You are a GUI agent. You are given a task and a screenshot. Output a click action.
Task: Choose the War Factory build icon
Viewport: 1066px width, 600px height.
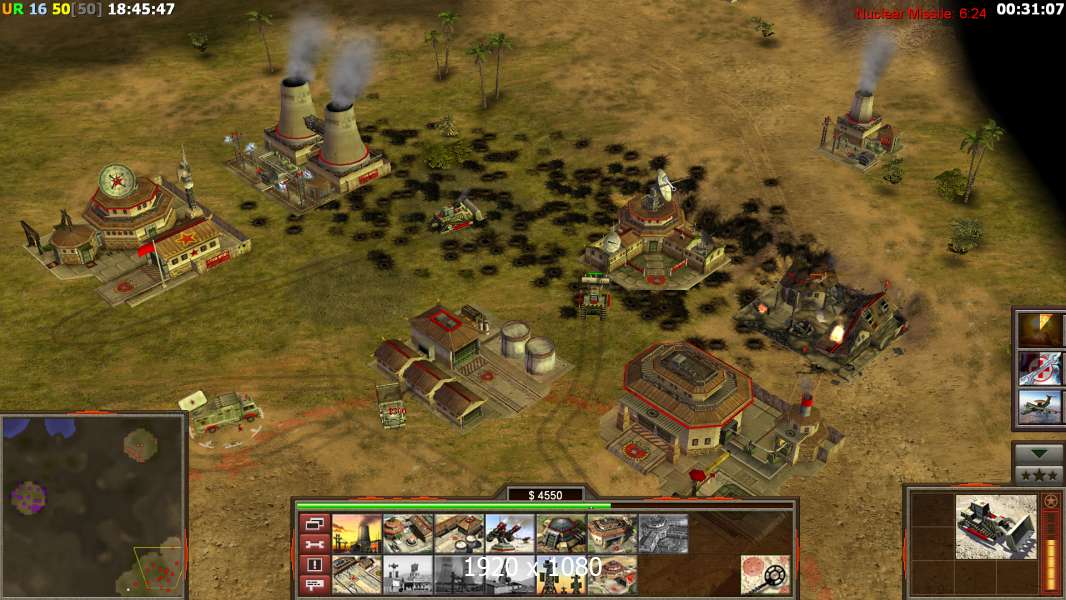click(612, 534)
